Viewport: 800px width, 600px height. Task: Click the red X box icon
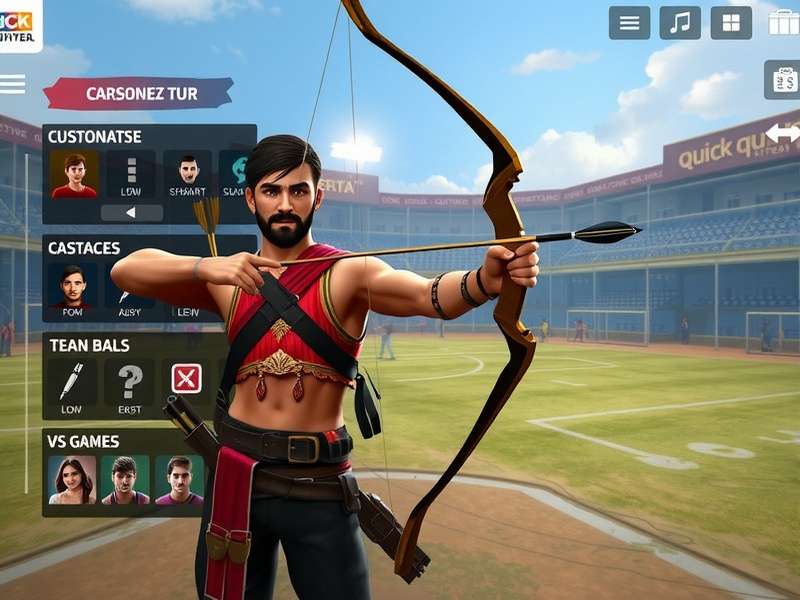[x=186, y=378]
